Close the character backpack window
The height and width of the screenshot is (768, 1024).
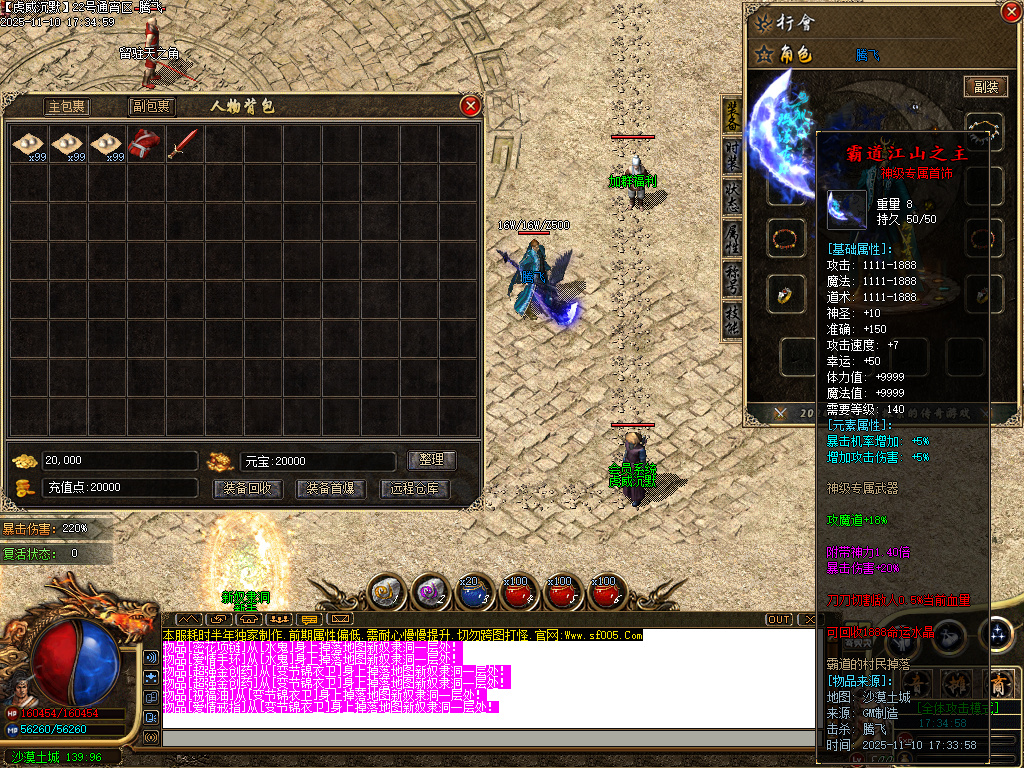click(x=470, y=106)
